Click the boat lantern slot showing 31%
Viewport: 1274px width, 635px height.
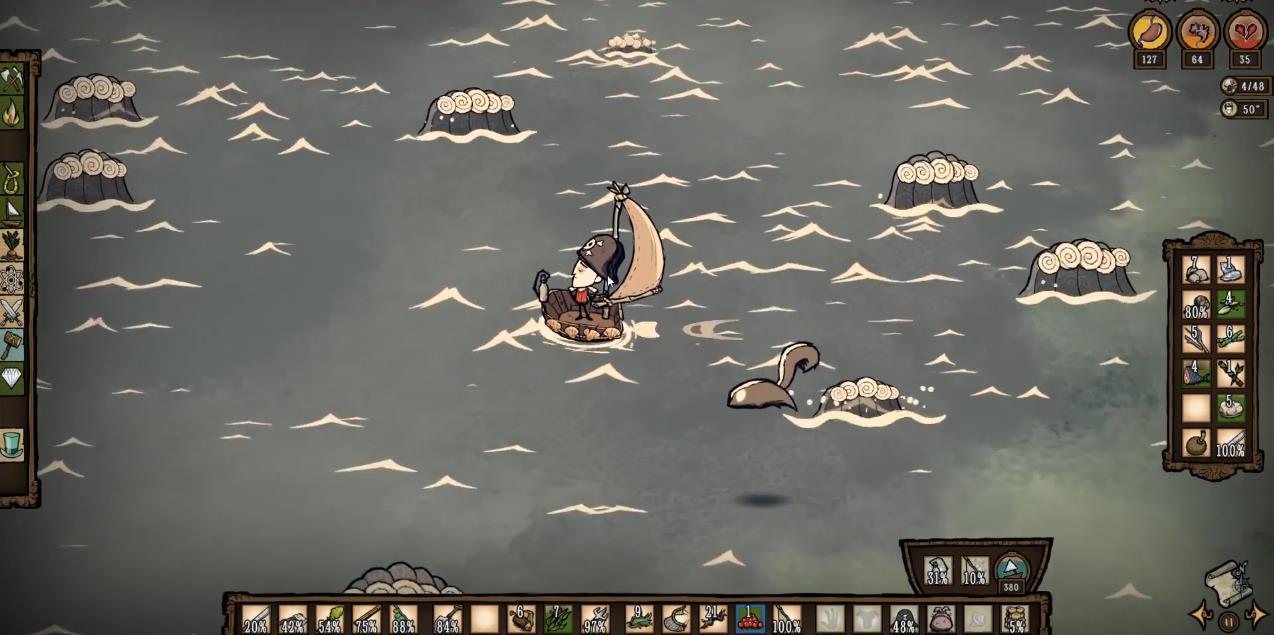click(937, 572)
